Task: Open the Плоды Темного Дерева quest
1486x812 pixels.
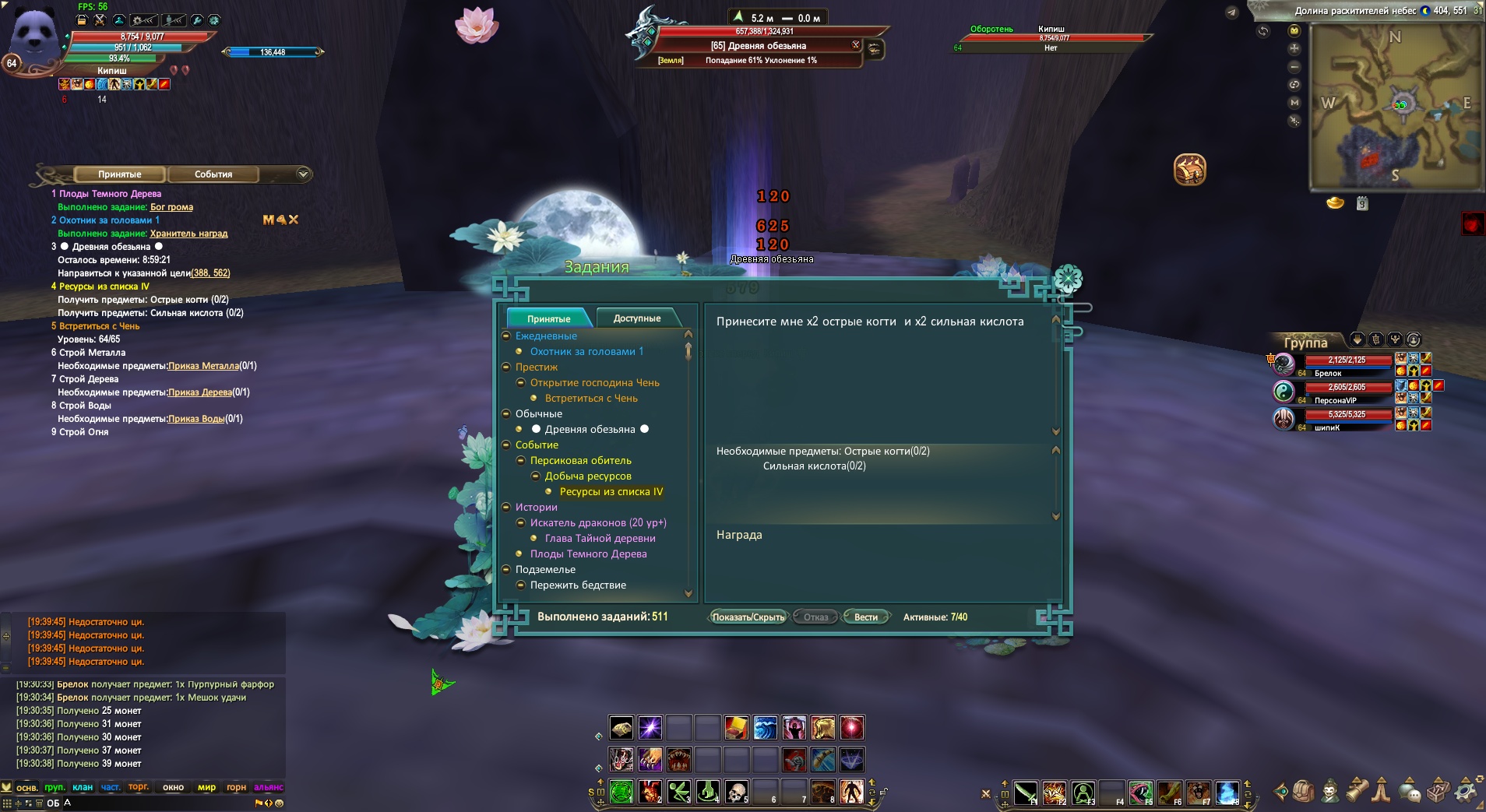Action: pos(588,554)
